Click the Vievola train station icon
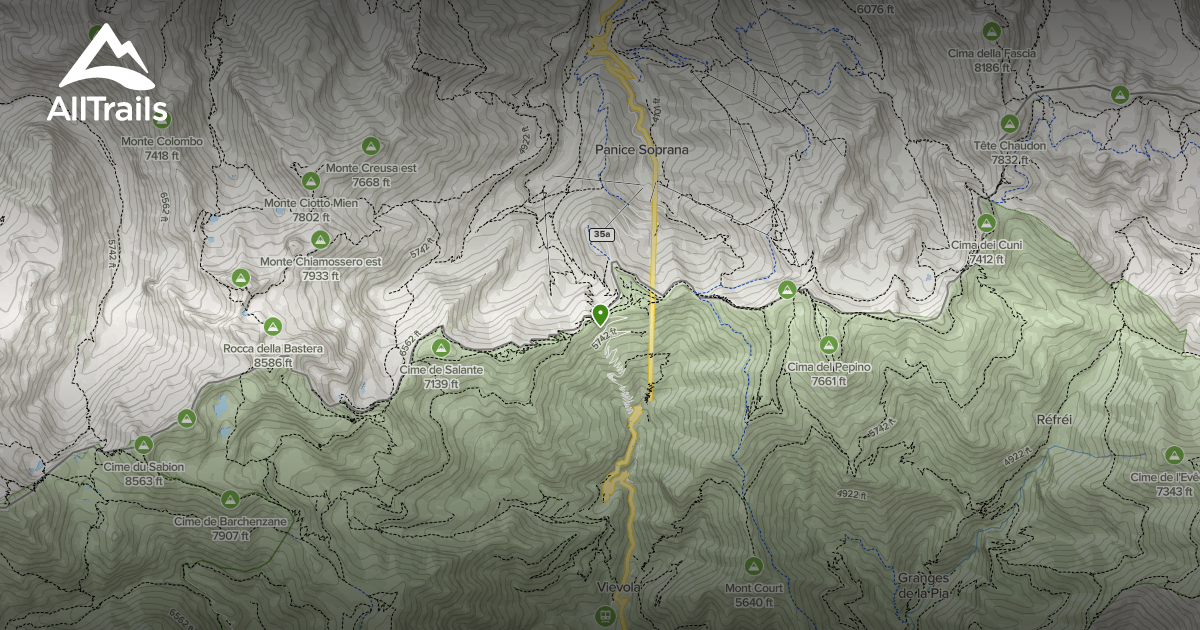 click(x=605, y=616)
